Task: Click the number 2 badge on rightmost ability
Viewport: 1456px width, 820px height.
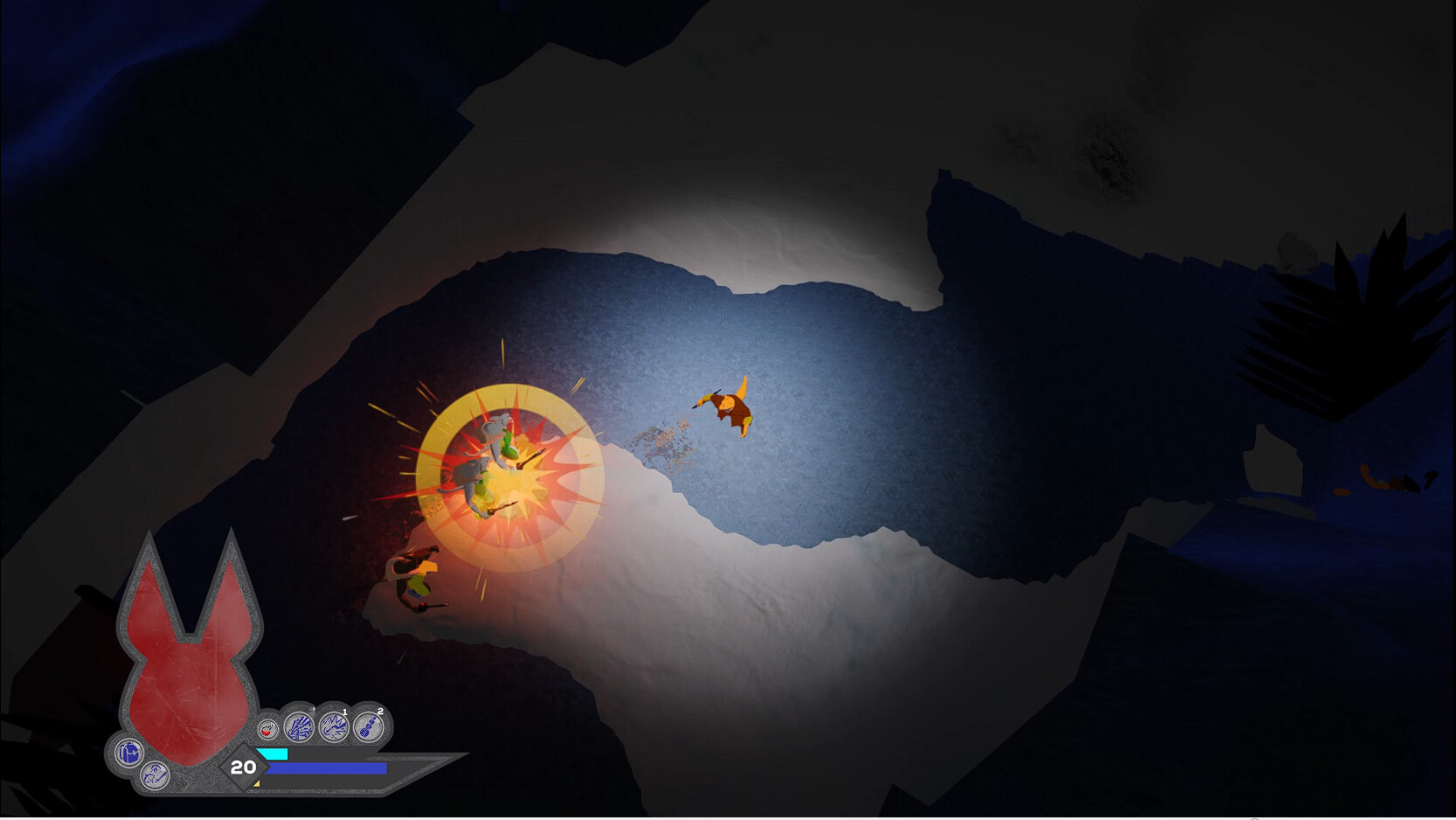Action: pos(381,711)
